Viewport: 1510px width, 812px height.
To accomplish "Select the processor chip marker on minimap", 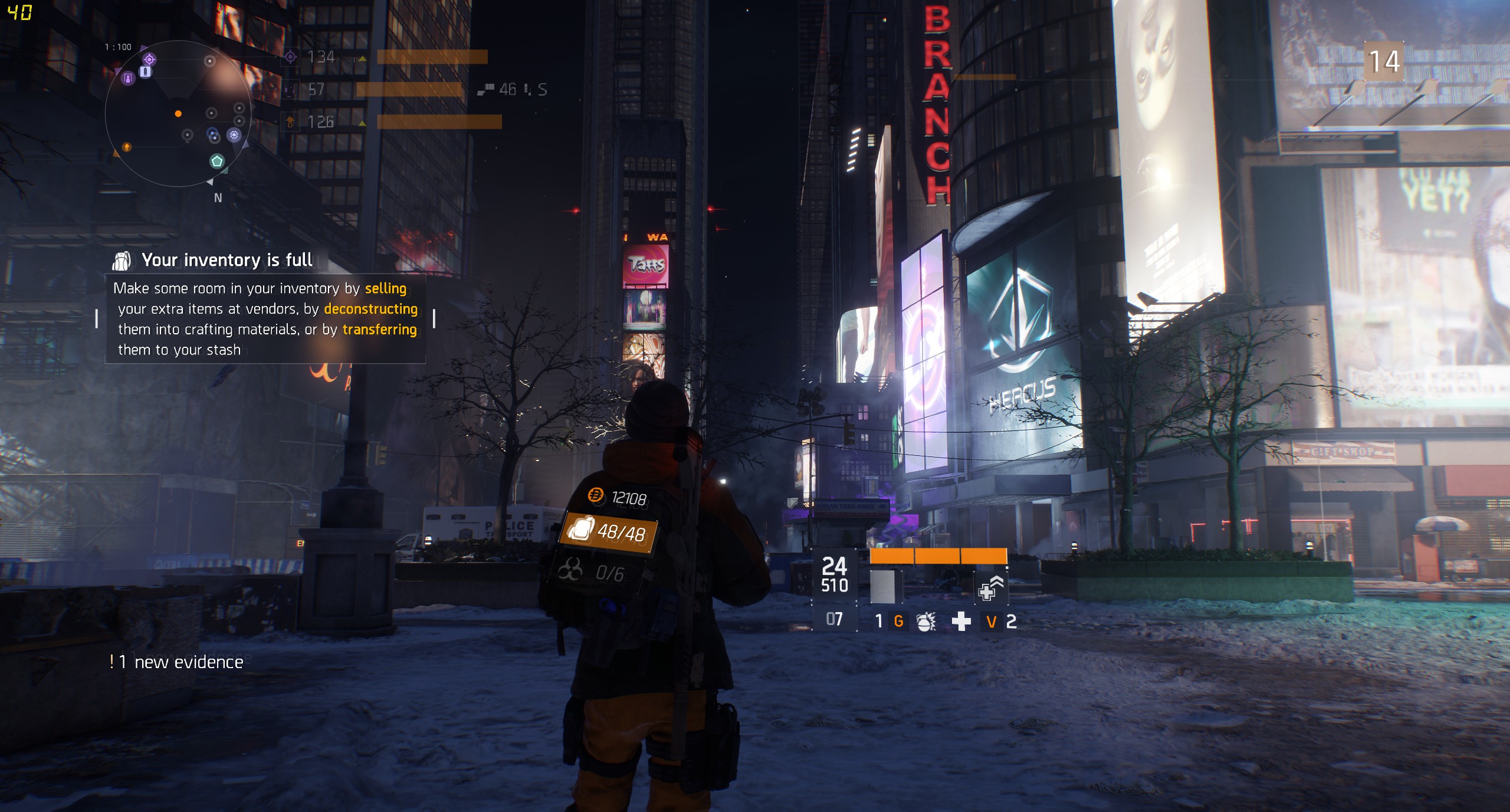I will click(x=234, y=135).
